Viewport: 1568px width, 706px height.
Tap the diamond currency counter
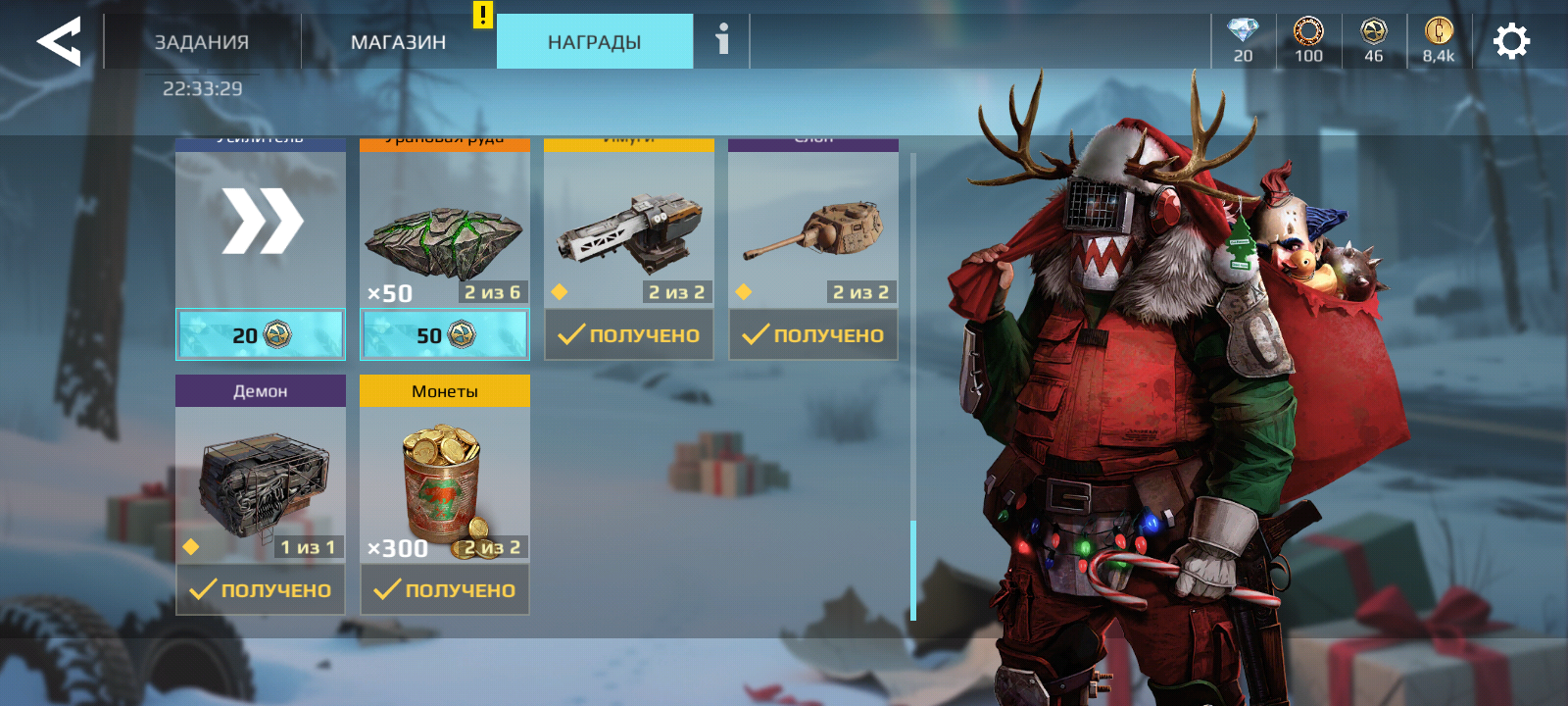(x=1243, y=40)
